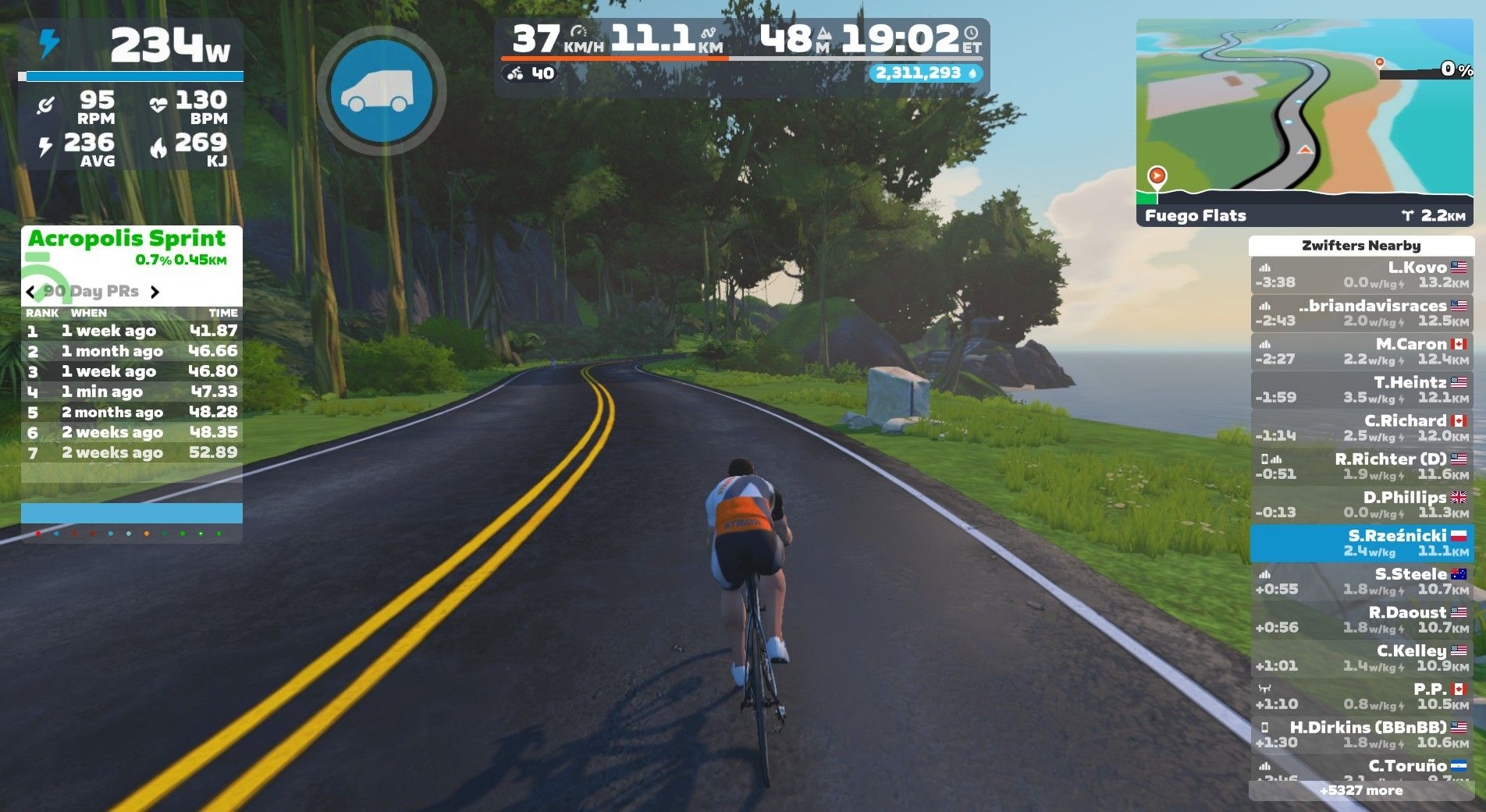The height and width of the screenshot is (812, 1486).
Task: Activate the van draft power-up
Action: pyautogui.click(x=382, y=91)
